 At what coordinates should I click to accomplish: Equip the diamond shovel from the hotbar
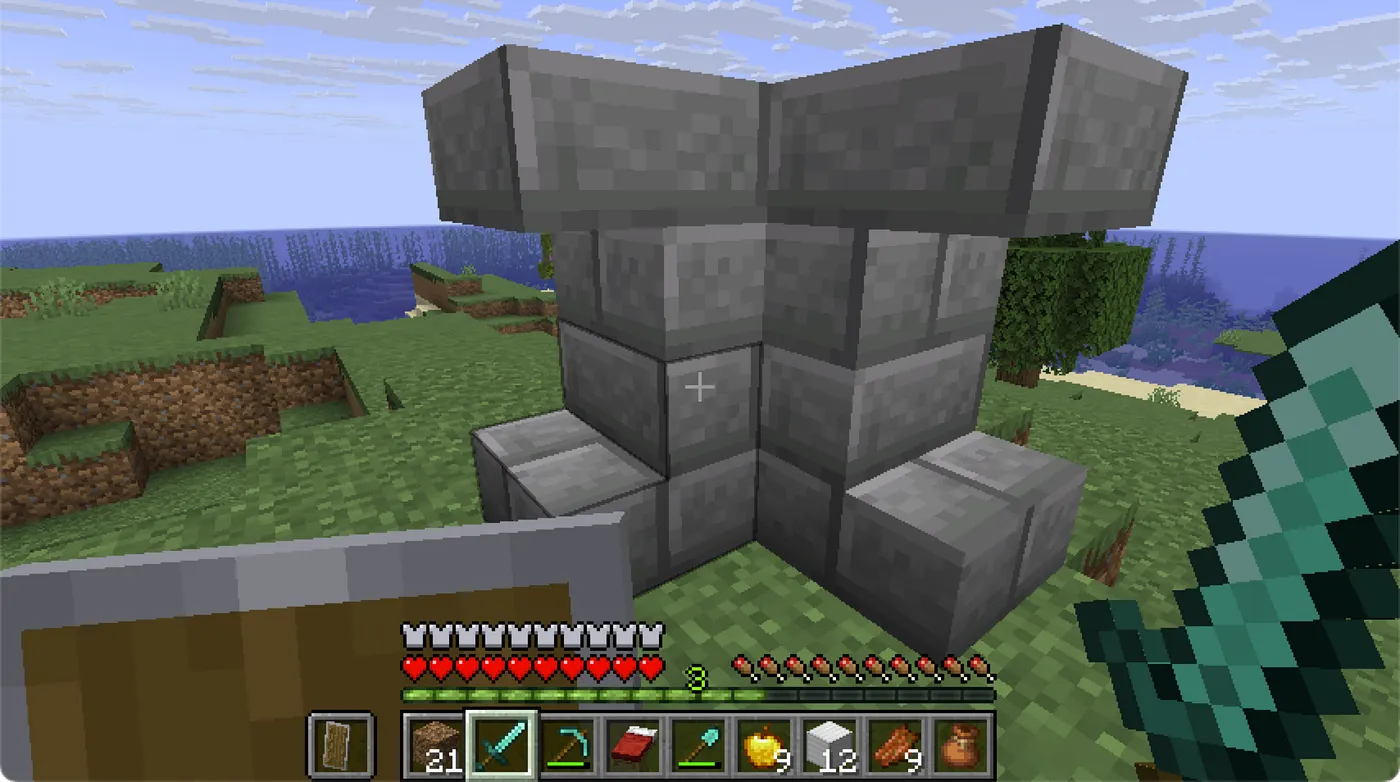click(698, 745)
